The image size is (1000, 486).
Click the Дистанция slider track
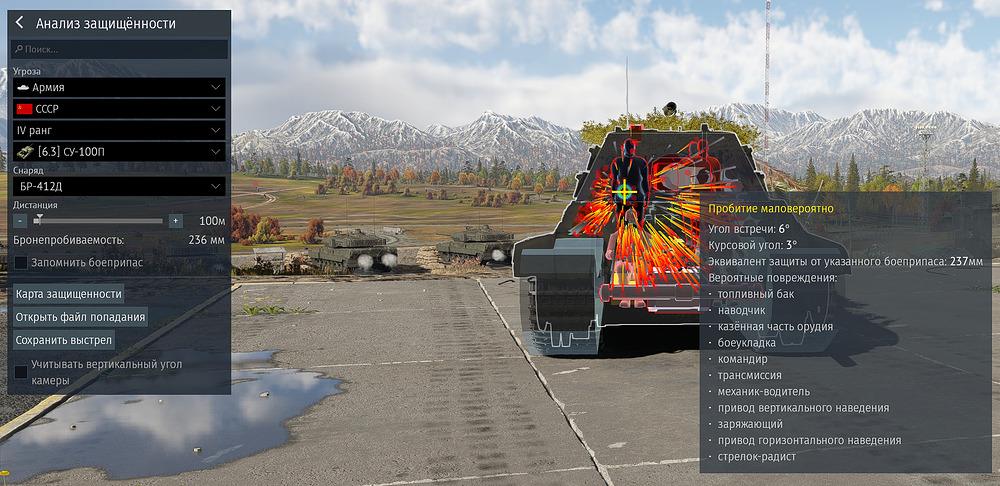tap(100, 220)
